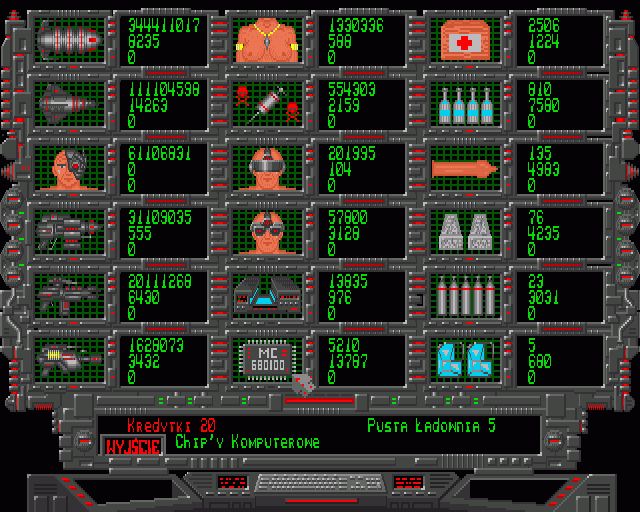Select the man wearing a visor
640x512 pixels.
(x=267, y=166)
